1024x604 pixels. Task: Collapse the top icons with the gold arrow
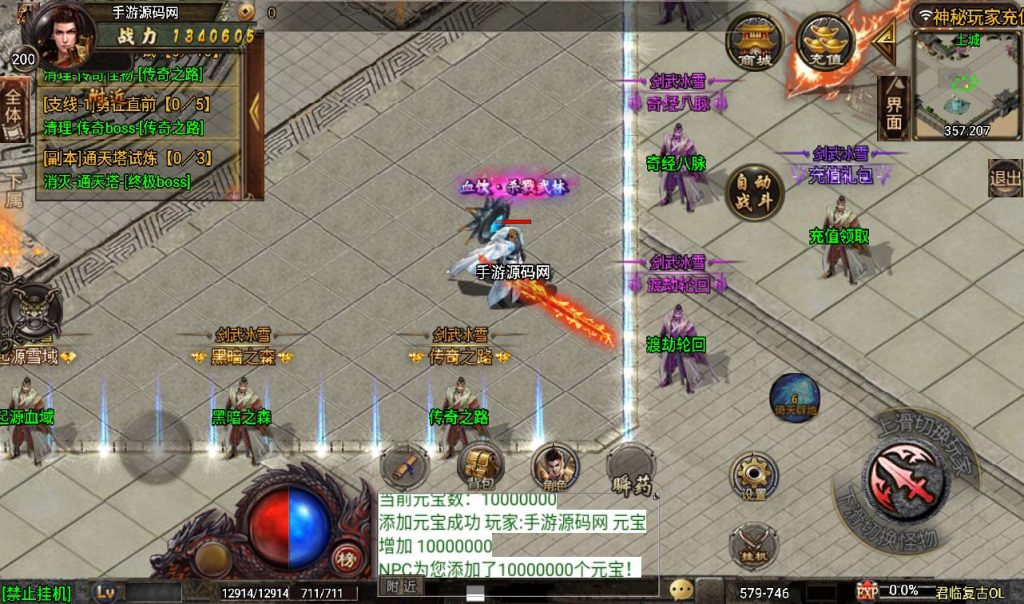coord(884,40)
